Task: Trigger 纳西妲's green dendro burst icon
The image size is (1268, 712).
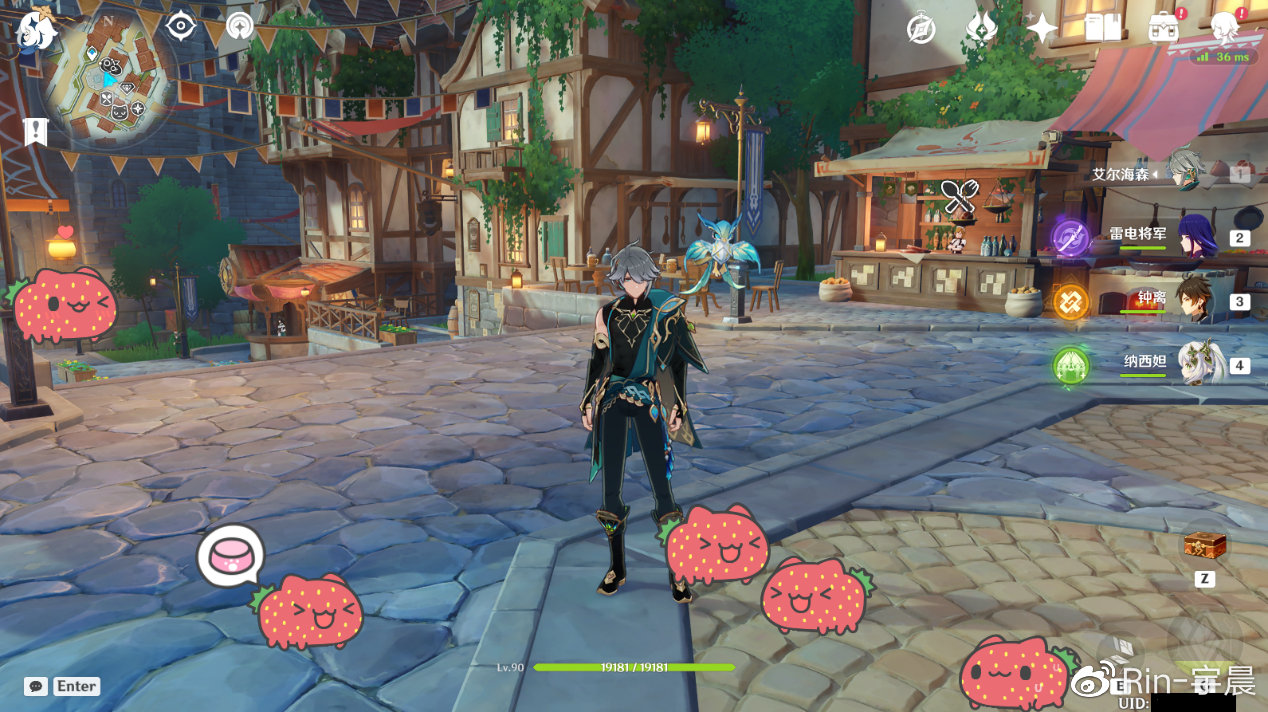Action: coord(1071,365)
